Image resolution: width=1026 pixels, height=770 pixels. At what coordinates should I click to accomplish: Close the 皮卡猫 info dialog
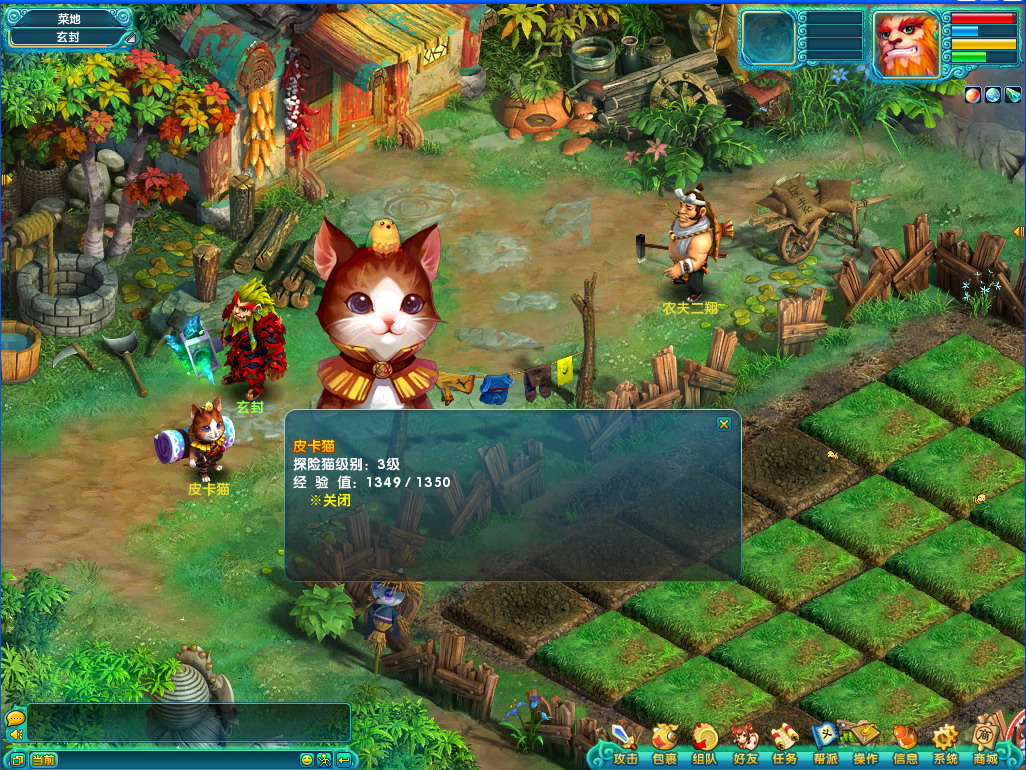[724, 424]
